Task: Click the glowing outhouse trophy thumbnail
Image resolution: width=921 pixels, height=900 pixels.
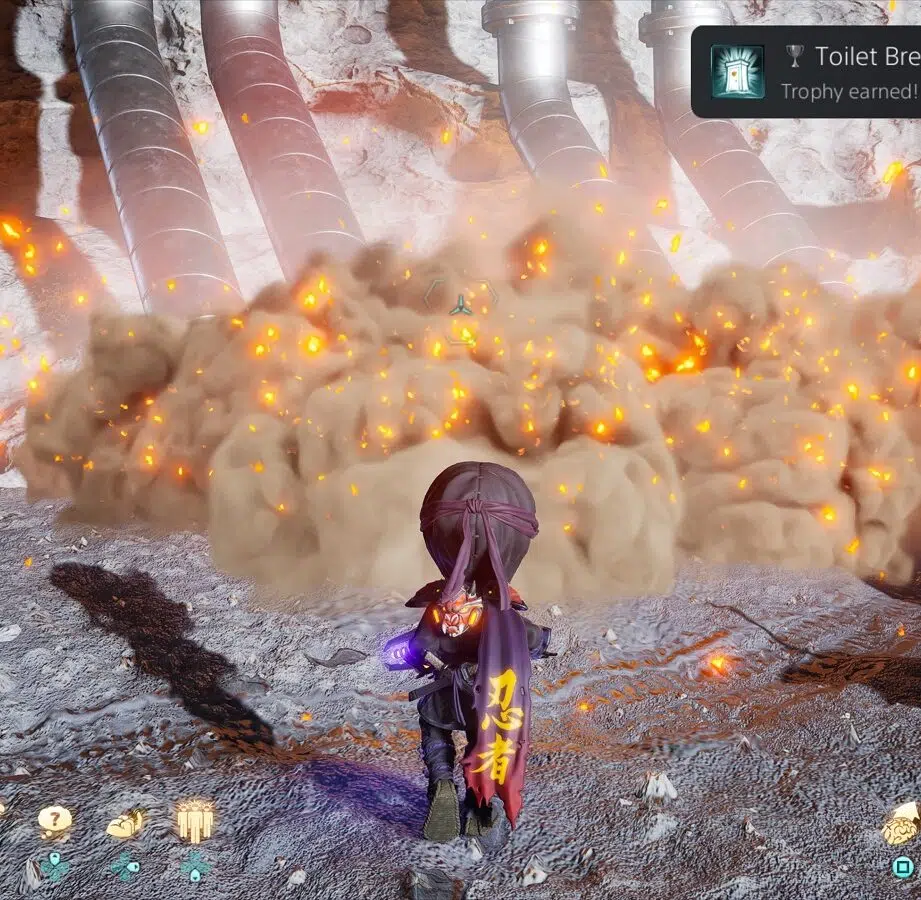Action: tap(738, 72)
